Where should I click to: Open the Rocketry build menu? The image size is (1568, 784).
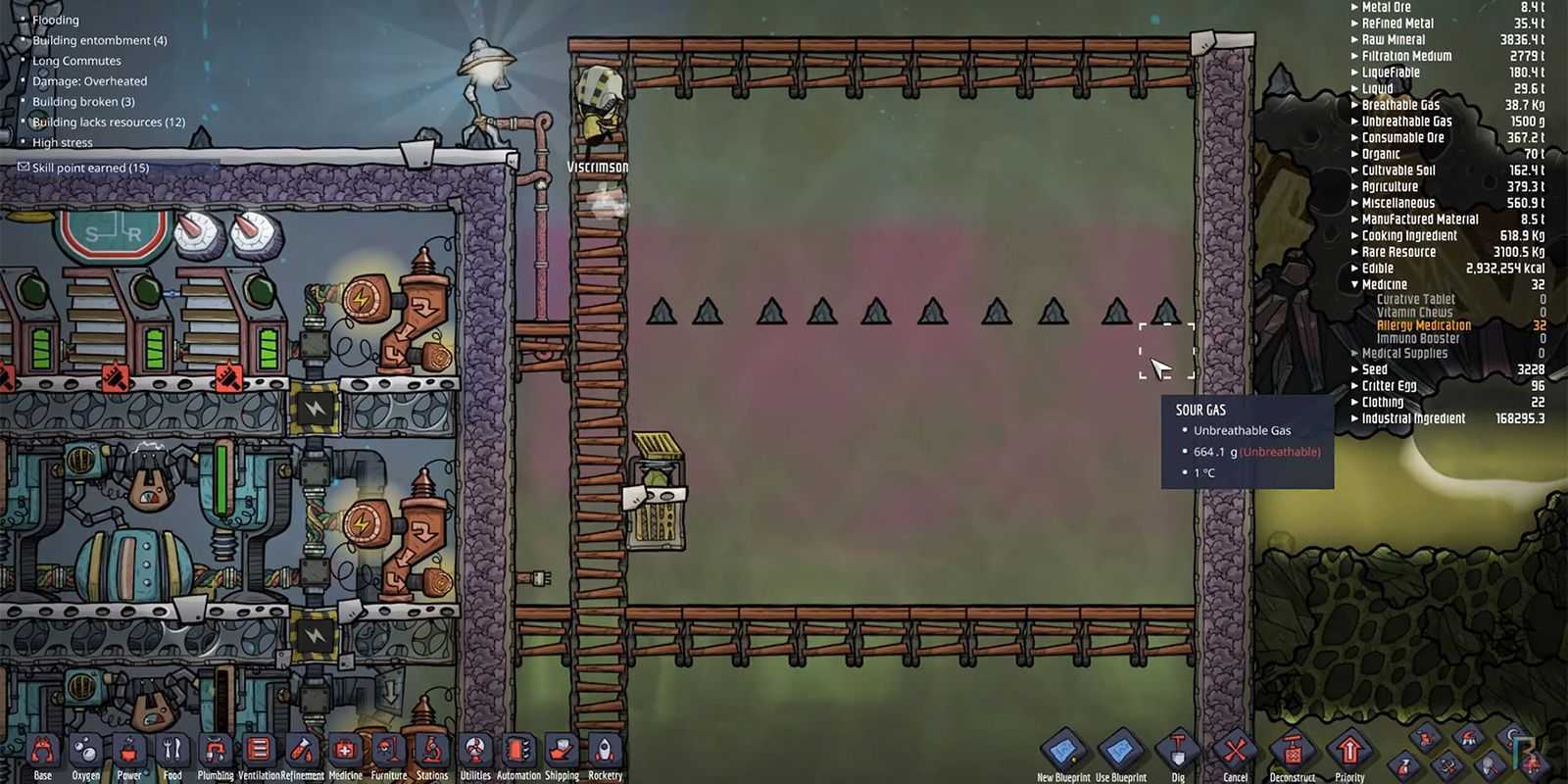[605, 754]
